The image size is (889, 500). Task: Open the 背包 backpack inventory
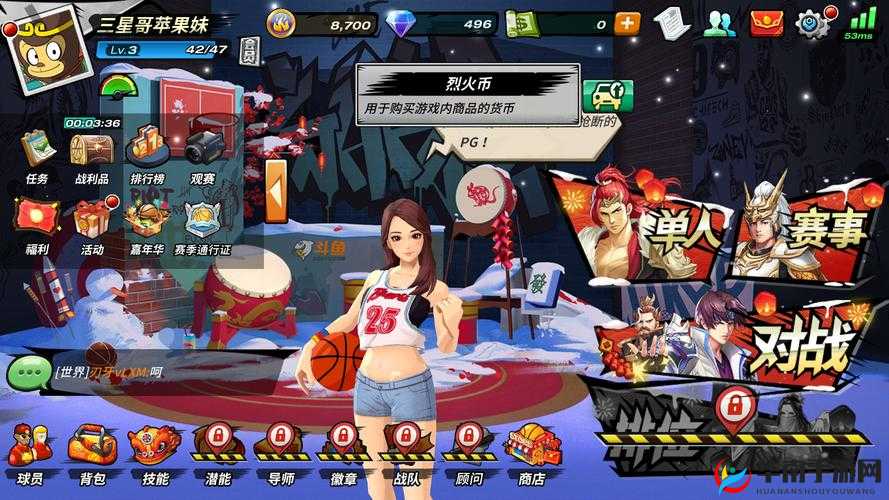[x=93, y=451]
